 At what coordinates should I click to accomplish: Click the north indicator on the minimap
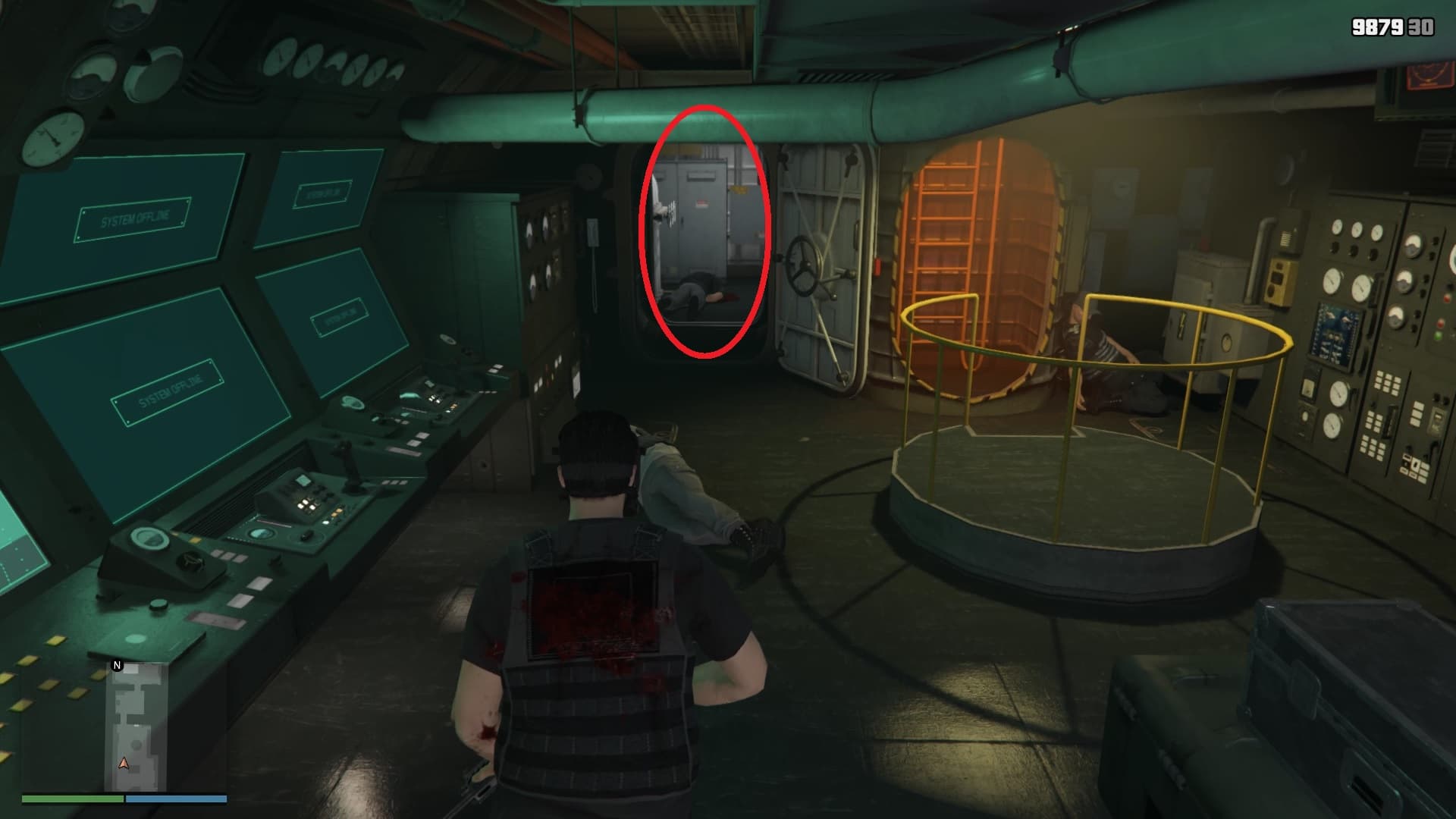pyautogui.click(x=117, y=666)
